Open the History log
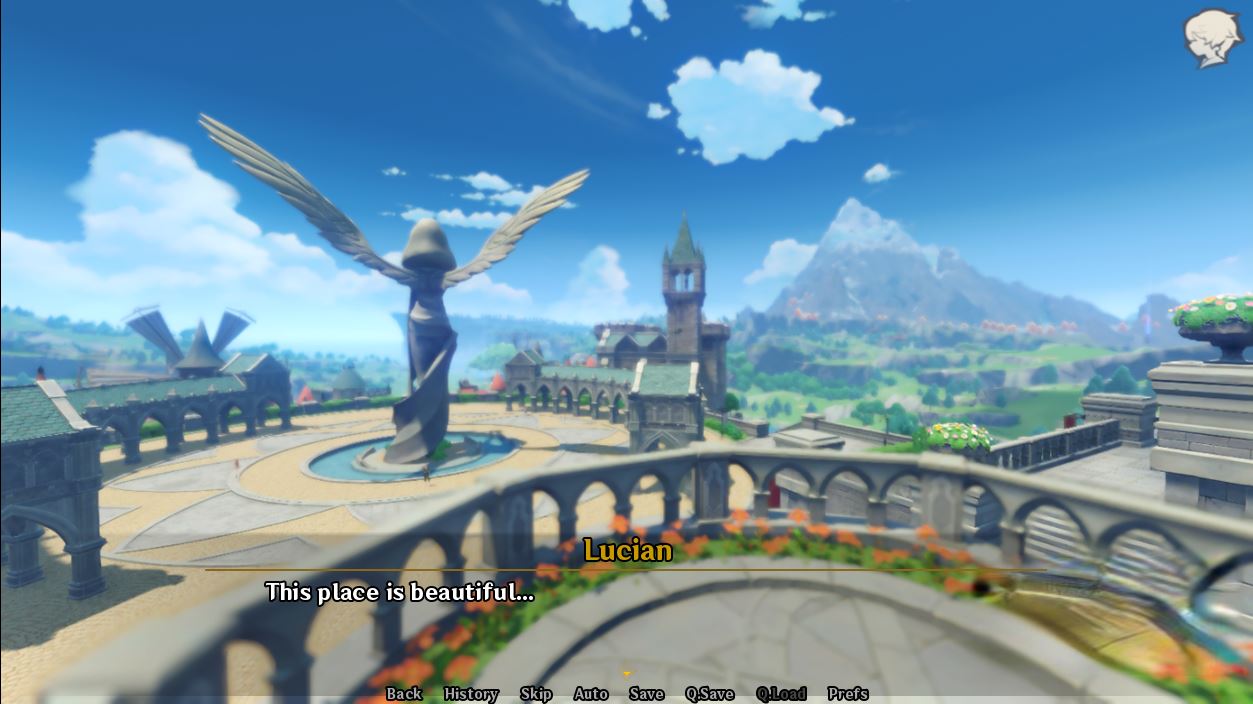Screen dimensions: 1253x704 pos(471,694)
